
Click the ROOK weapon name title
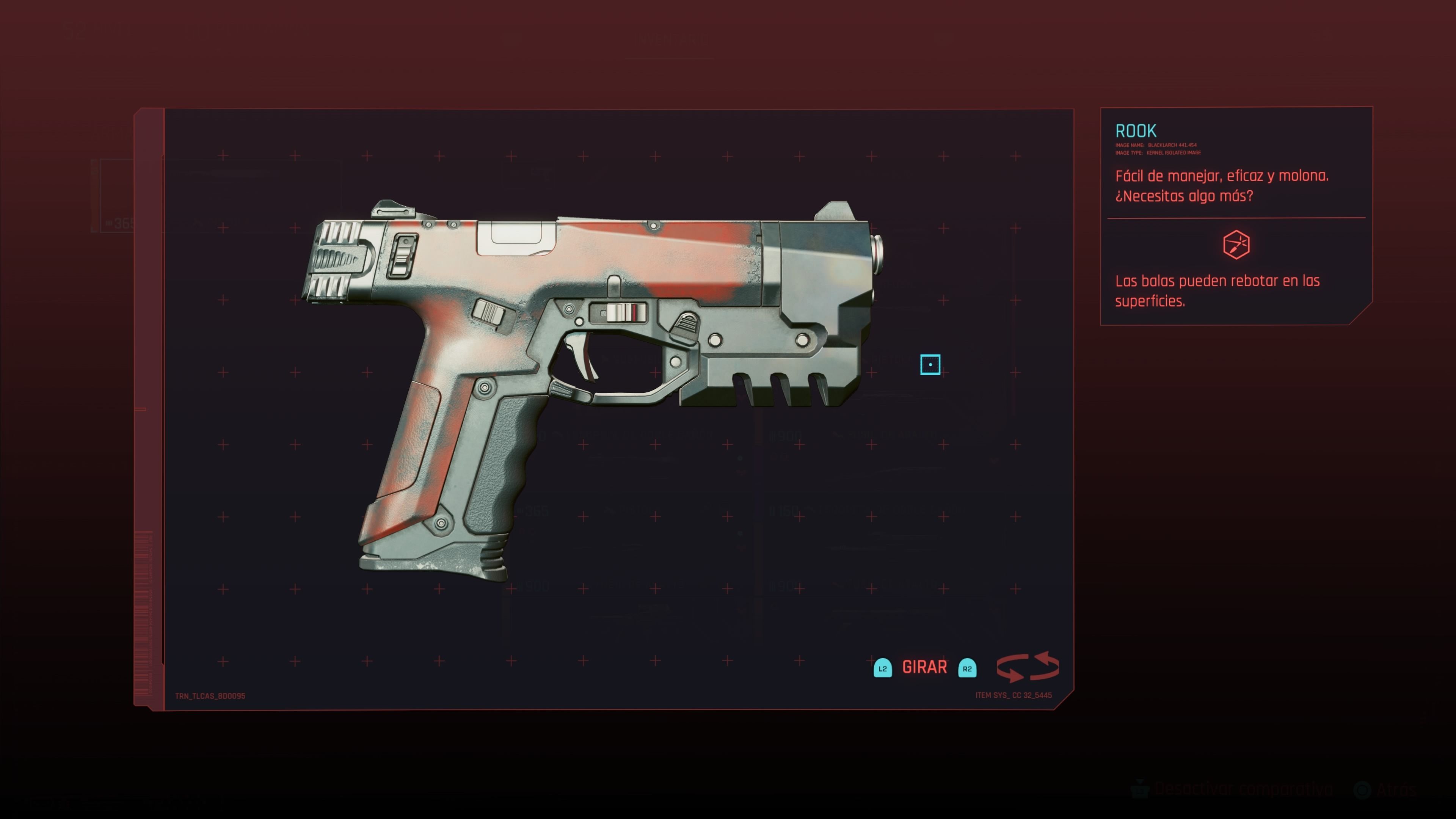click(1136, 131)
